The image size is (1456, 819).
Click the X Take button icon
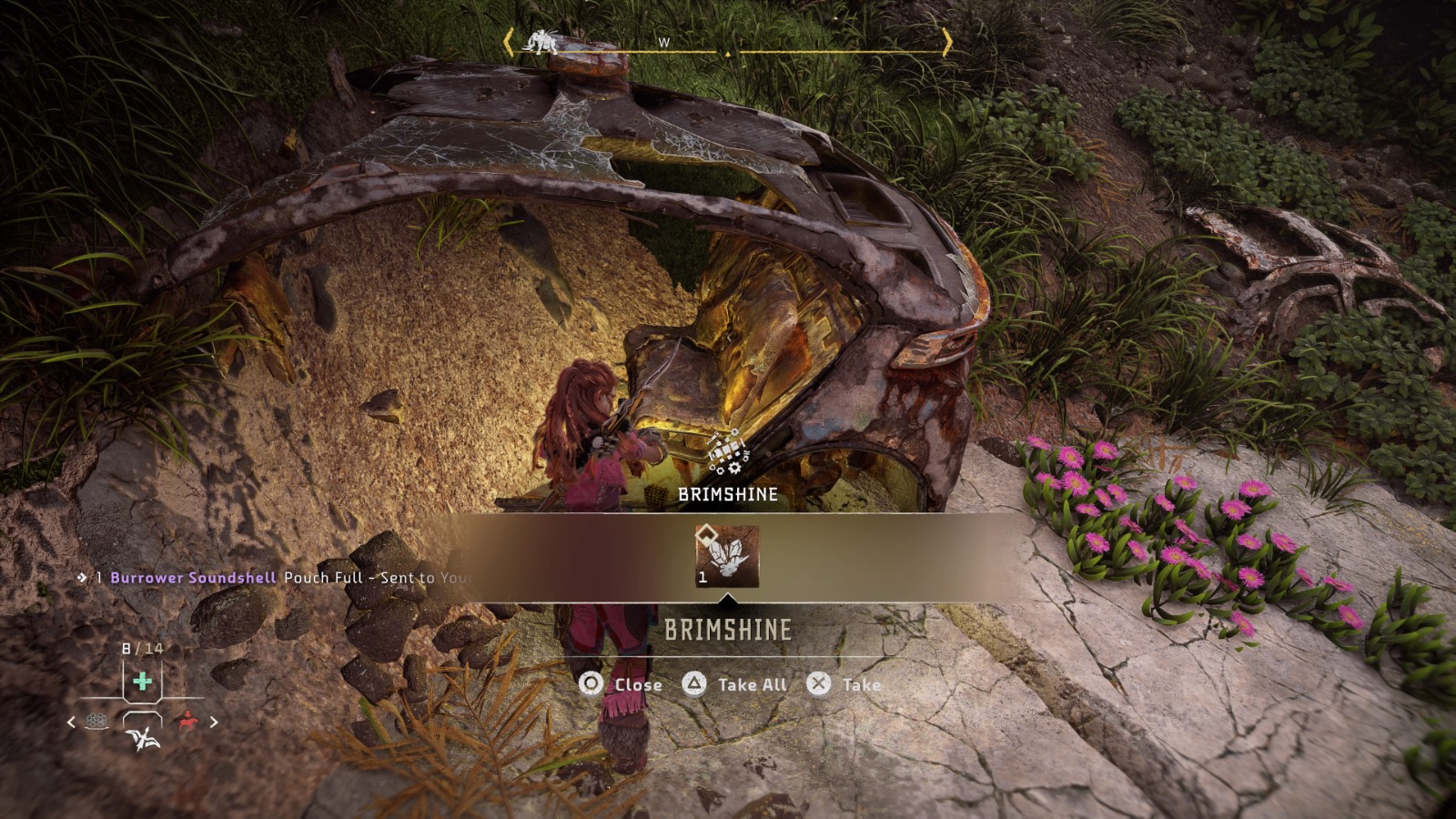click(818, 684)
